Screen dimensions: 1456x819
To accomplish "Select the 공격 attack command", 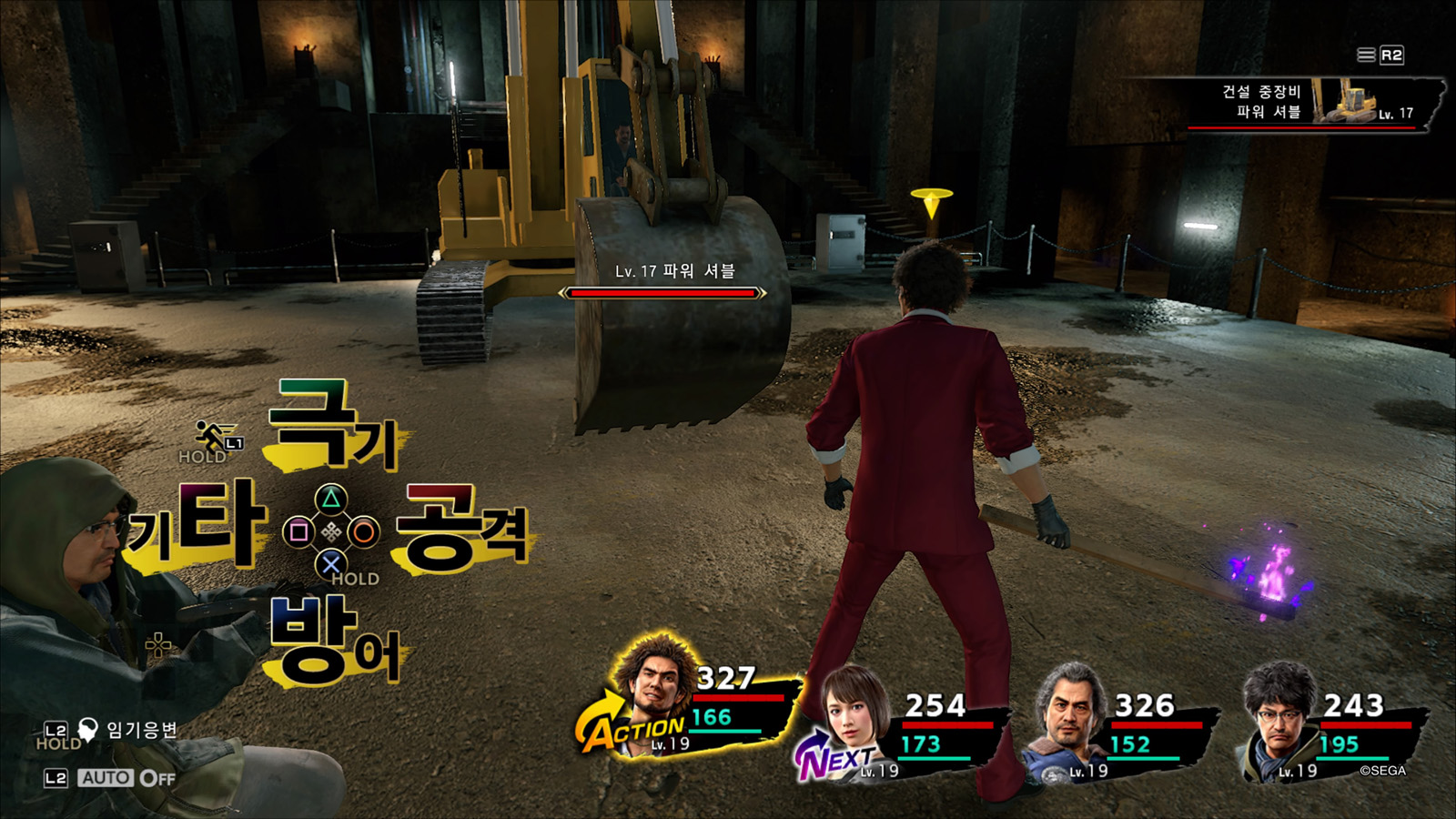I will [462, 528].
